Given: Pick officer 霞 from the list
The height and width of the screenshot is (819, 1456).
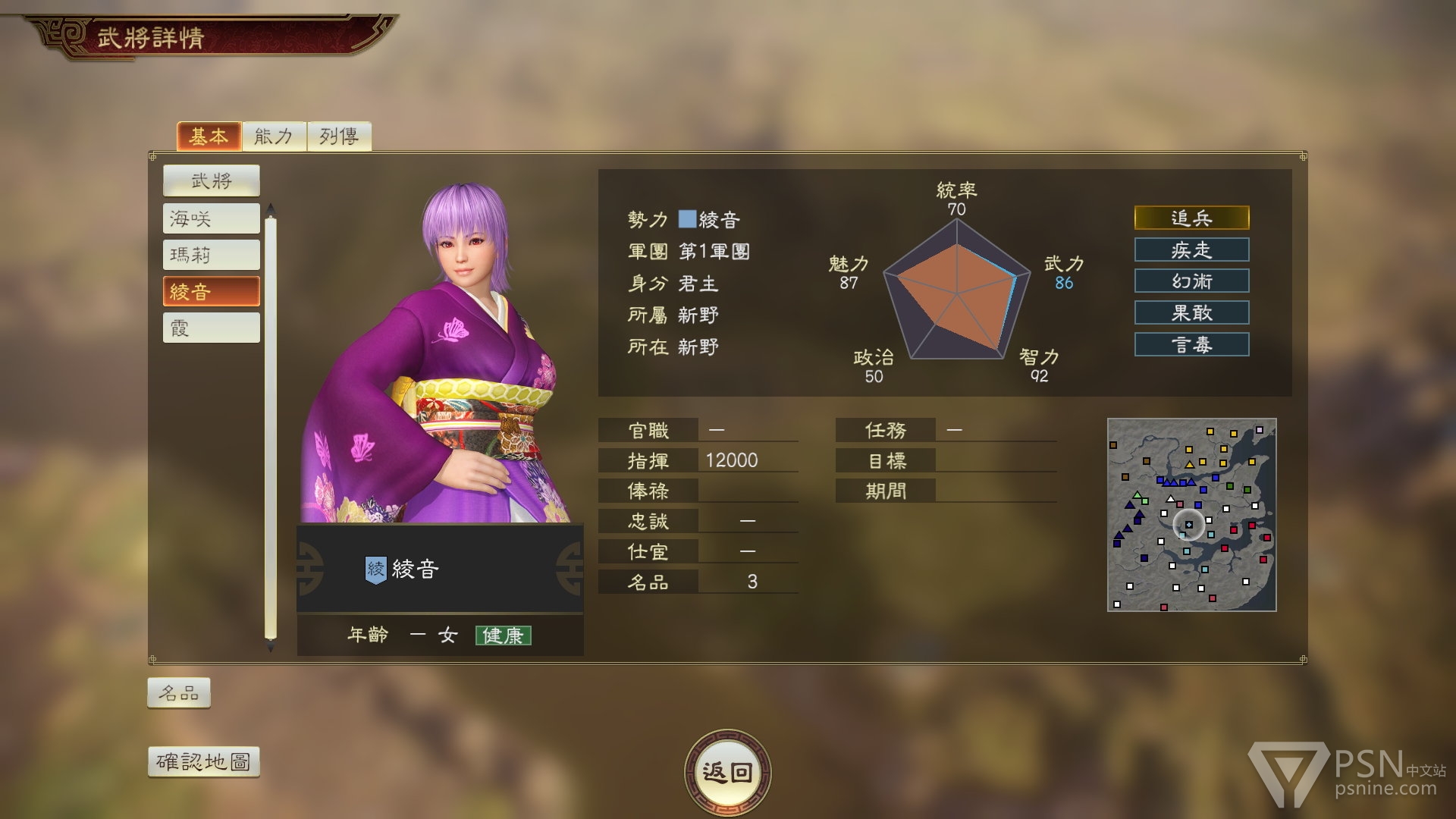Looking at the screenshot, I should tap(211, 328).
